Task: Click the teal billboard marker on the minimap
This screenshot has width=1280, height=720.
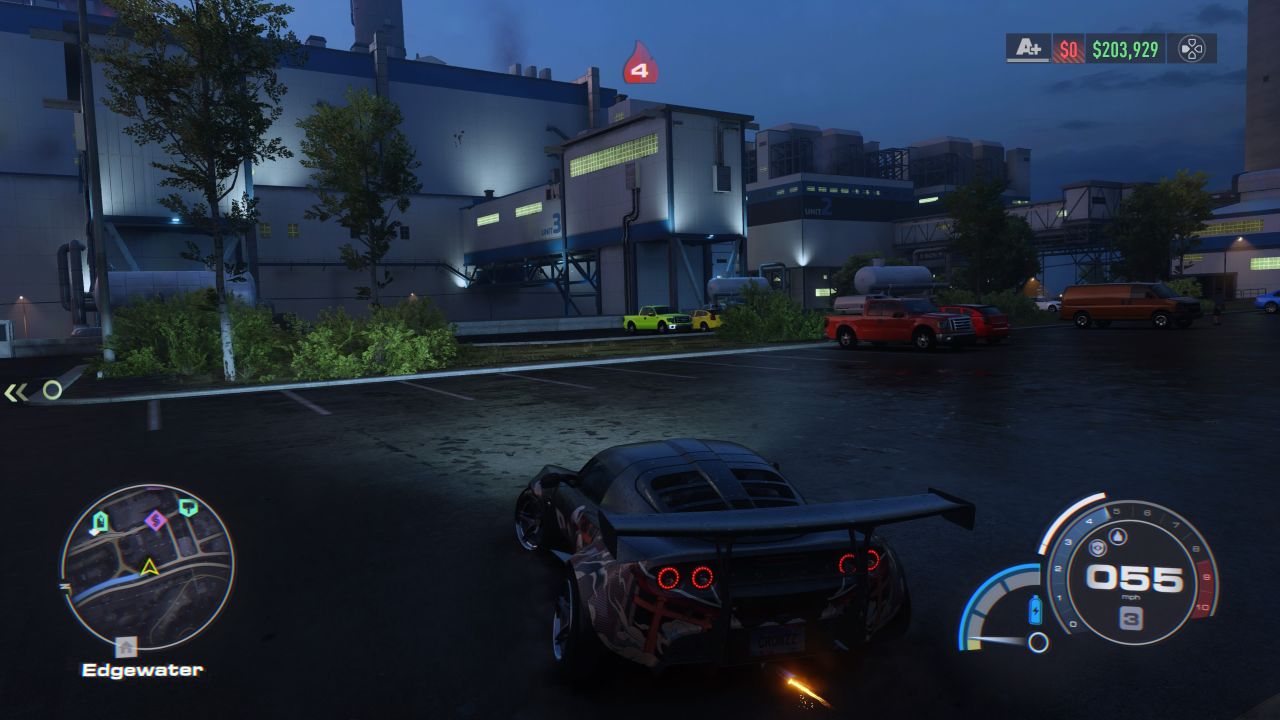Action: [188, 508]
